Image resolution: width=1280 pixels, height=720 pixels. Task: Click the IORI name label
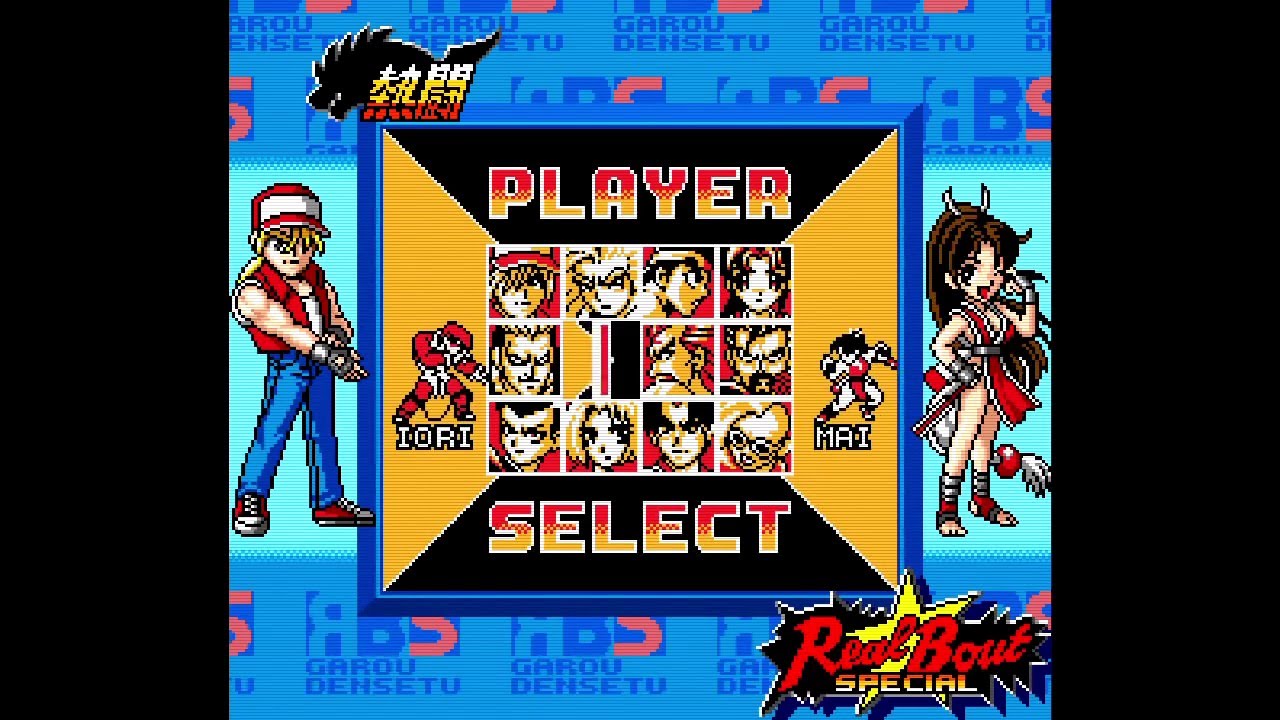click(x=437, y=437)
